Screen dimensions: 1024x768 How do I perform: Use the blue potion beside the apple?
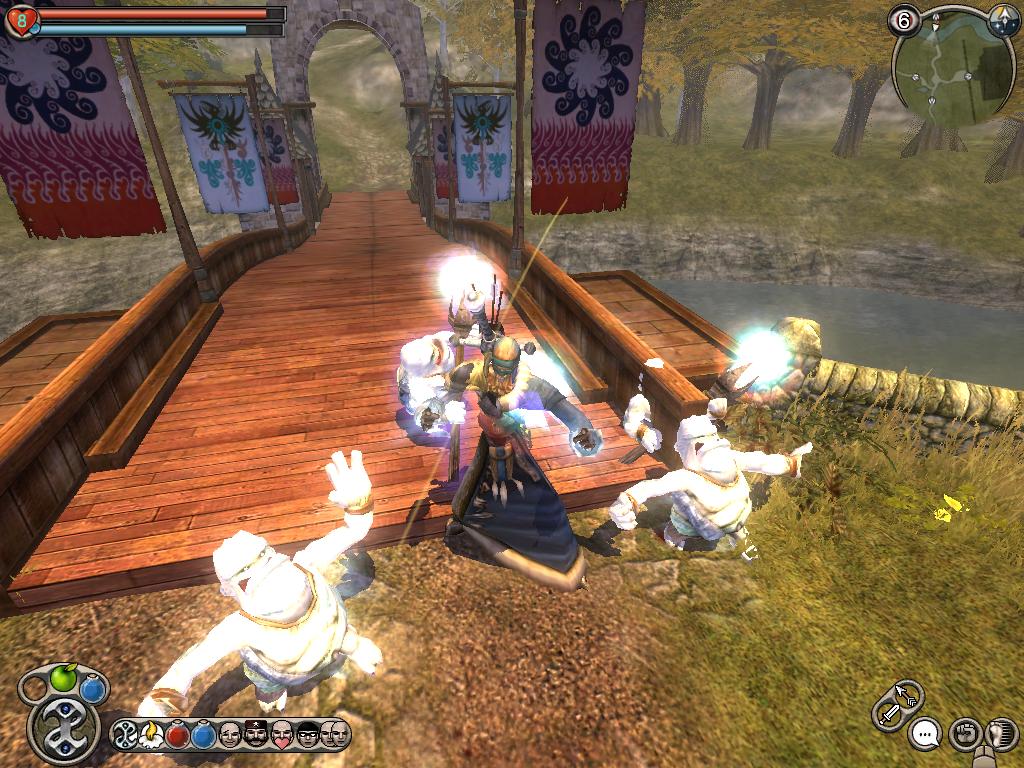pos(93,689)
